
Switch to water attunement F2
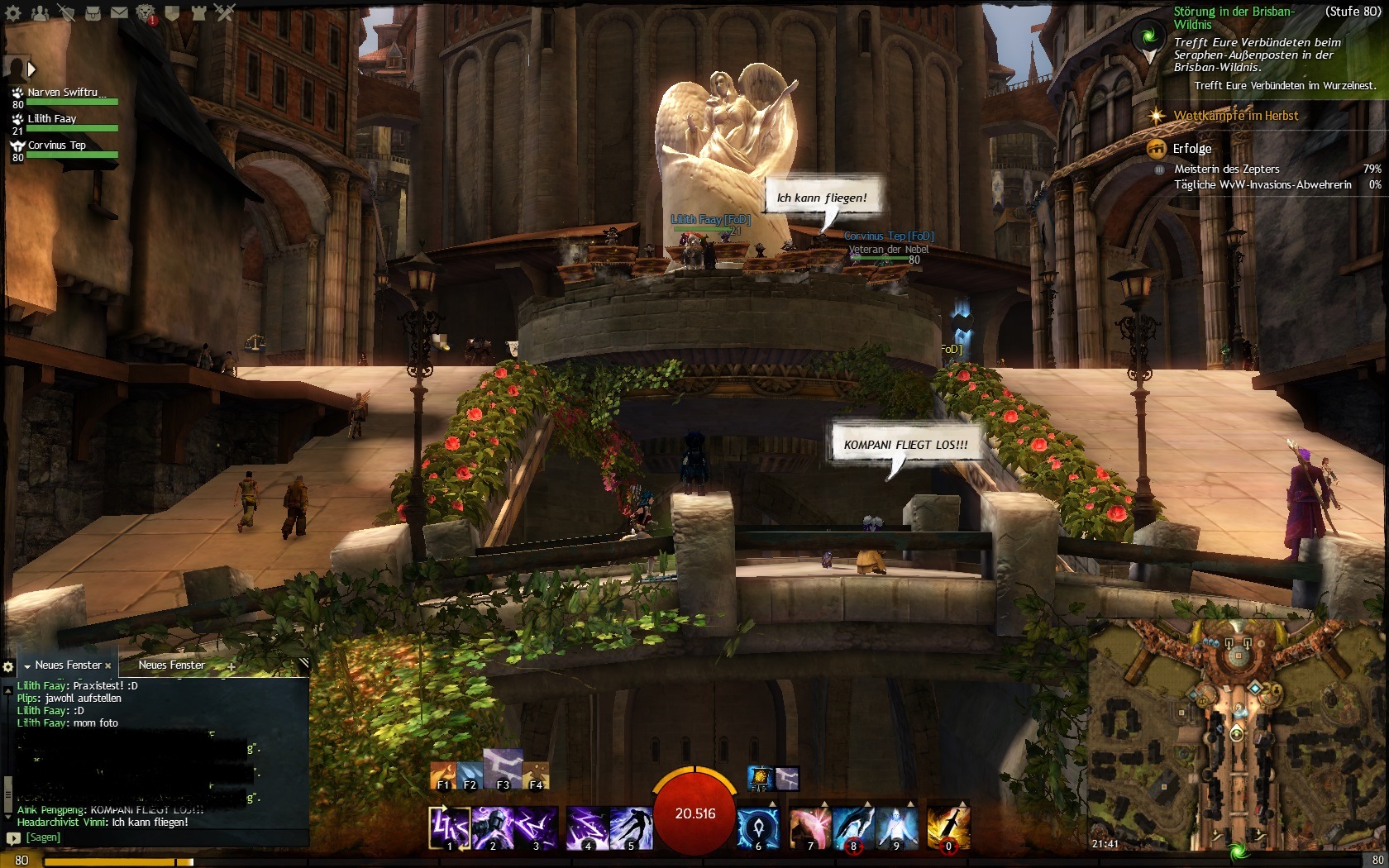pyautogui.click(x=470, y=775)
